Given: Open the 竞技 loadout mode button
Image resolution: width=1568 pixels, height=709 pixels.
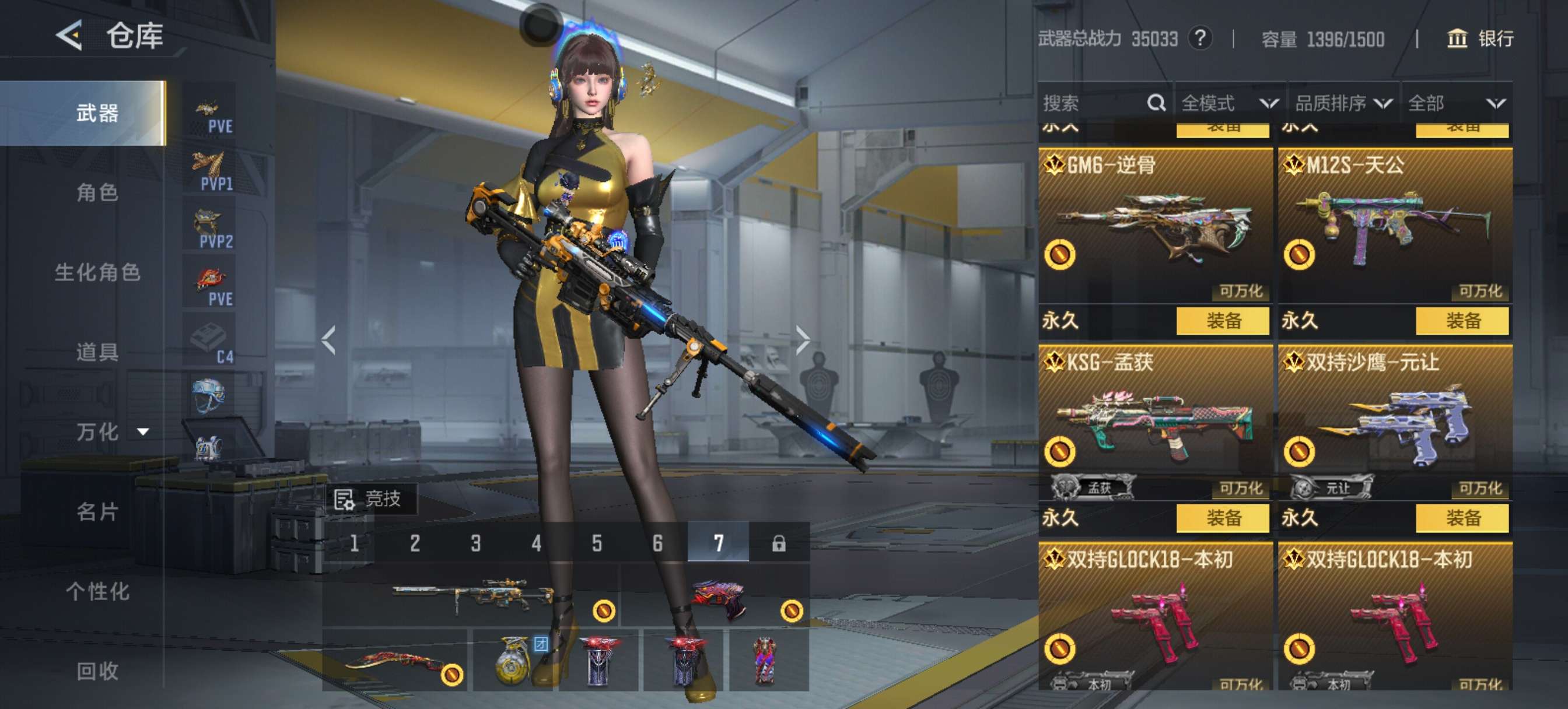Looking at the screenshot, I should [369, 499].
